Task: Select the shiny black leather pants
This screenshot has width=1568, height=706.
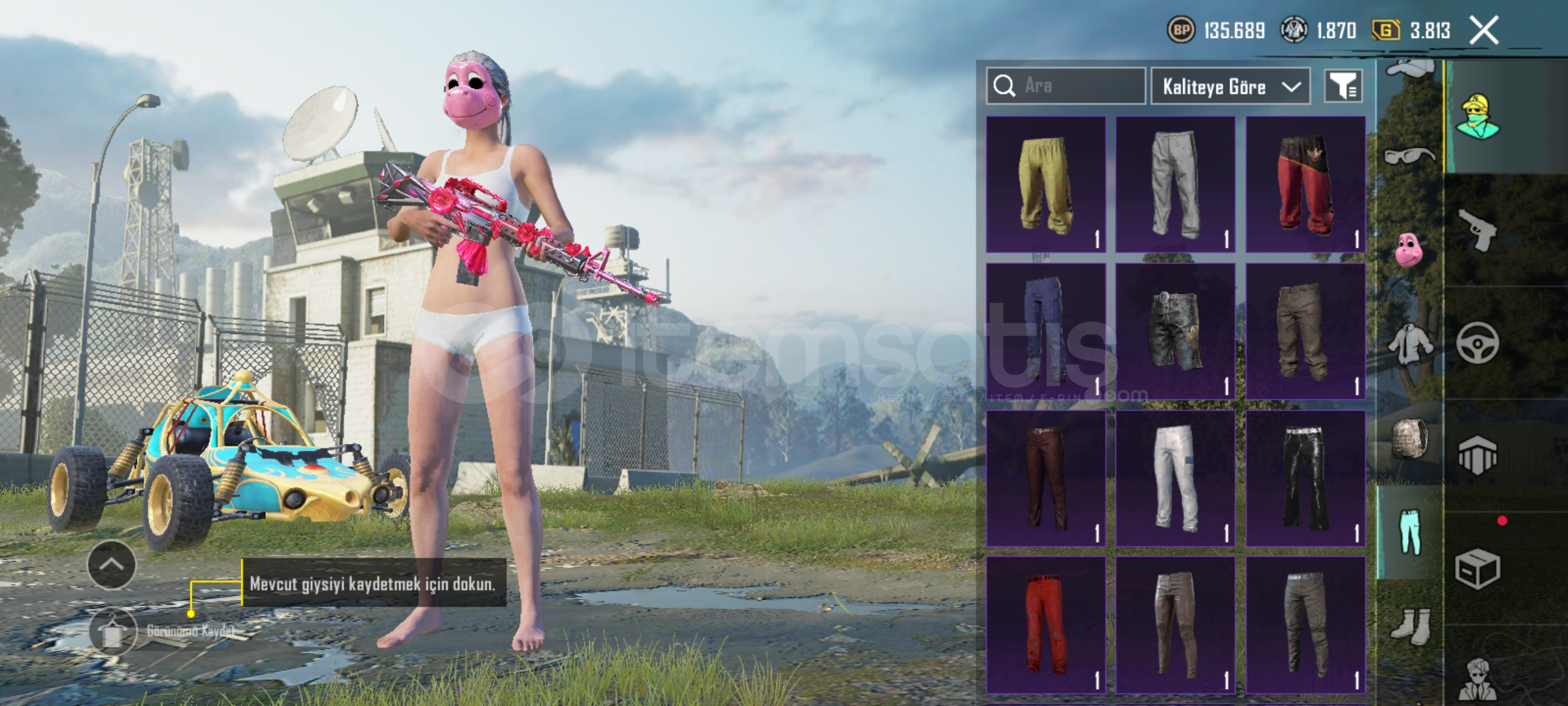Action: point(1305,479)
